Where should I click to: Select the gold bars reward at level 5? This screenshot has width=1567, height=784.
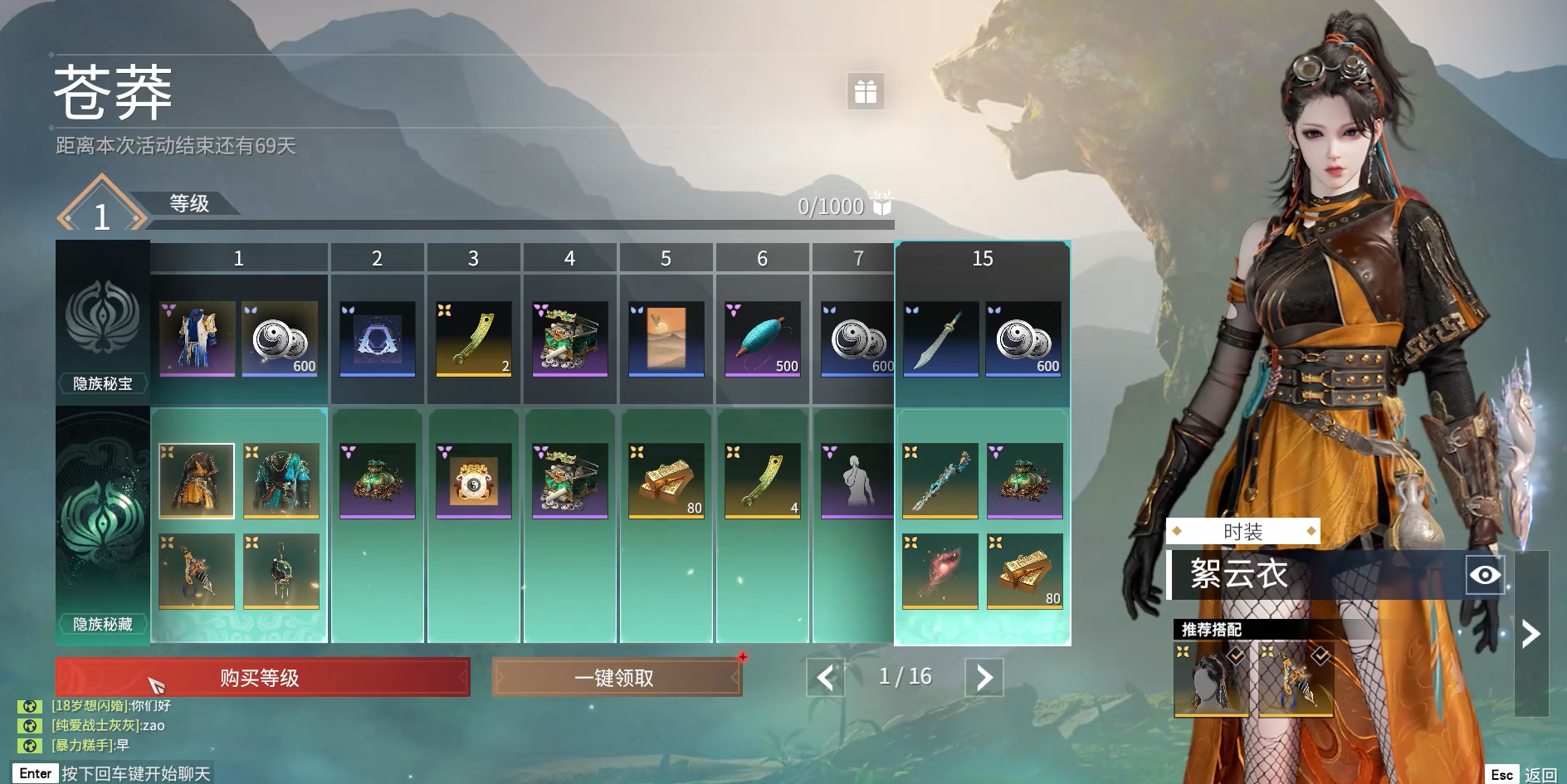pyautogui.click(x=666, y=481)
